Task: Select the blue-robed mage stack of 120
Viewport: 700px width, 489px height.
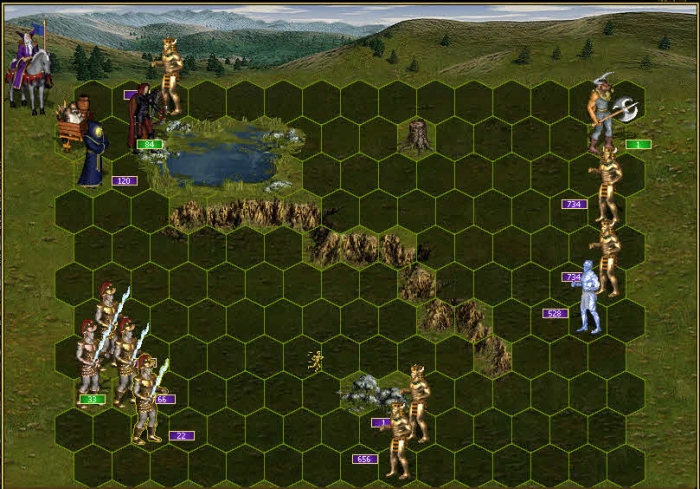Action: (93, 153)
